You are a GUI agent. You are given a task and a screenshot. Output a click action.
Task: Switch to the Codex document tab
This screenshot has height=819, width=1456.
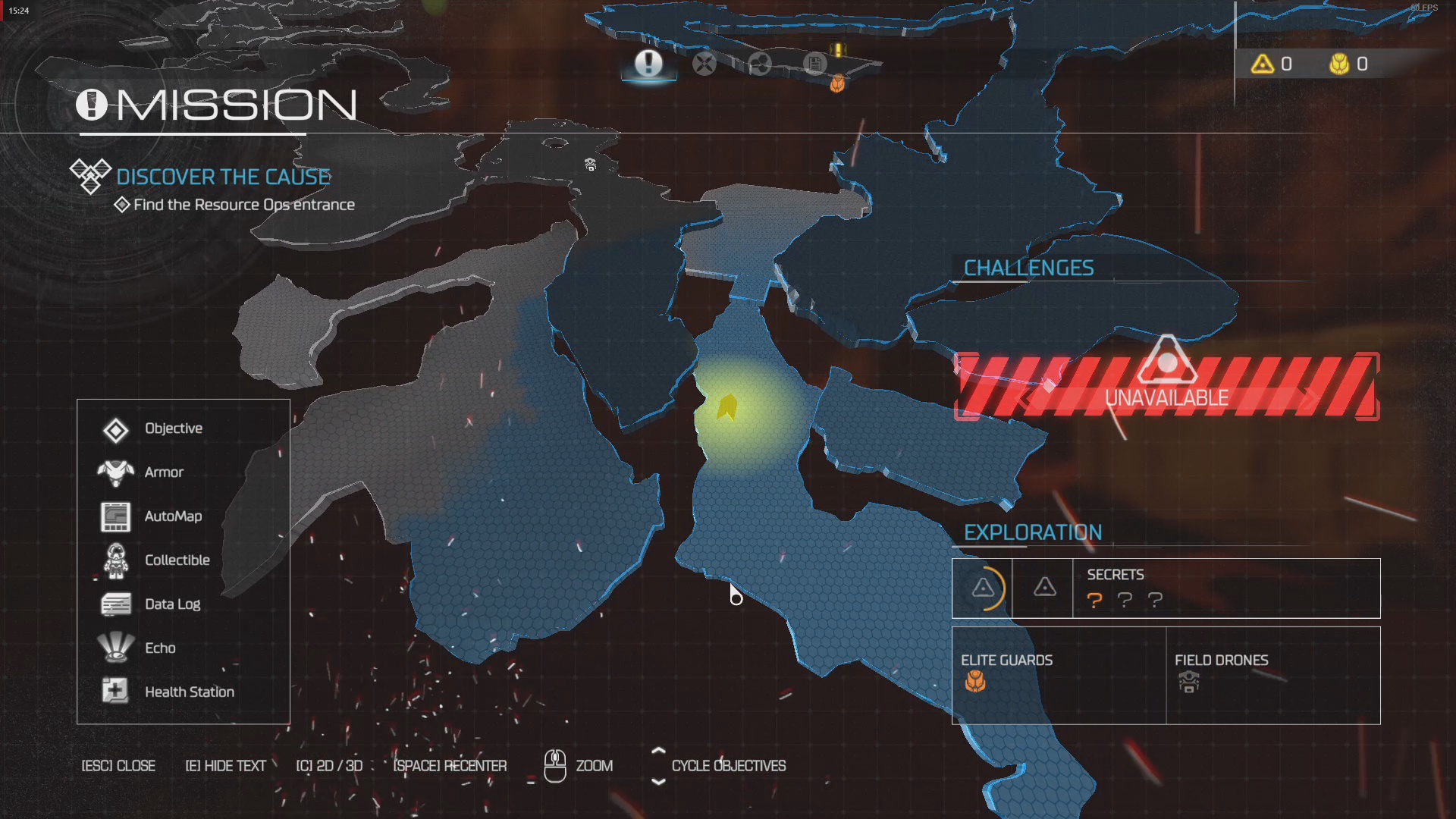pyautogui.click(x=814, y=64)
